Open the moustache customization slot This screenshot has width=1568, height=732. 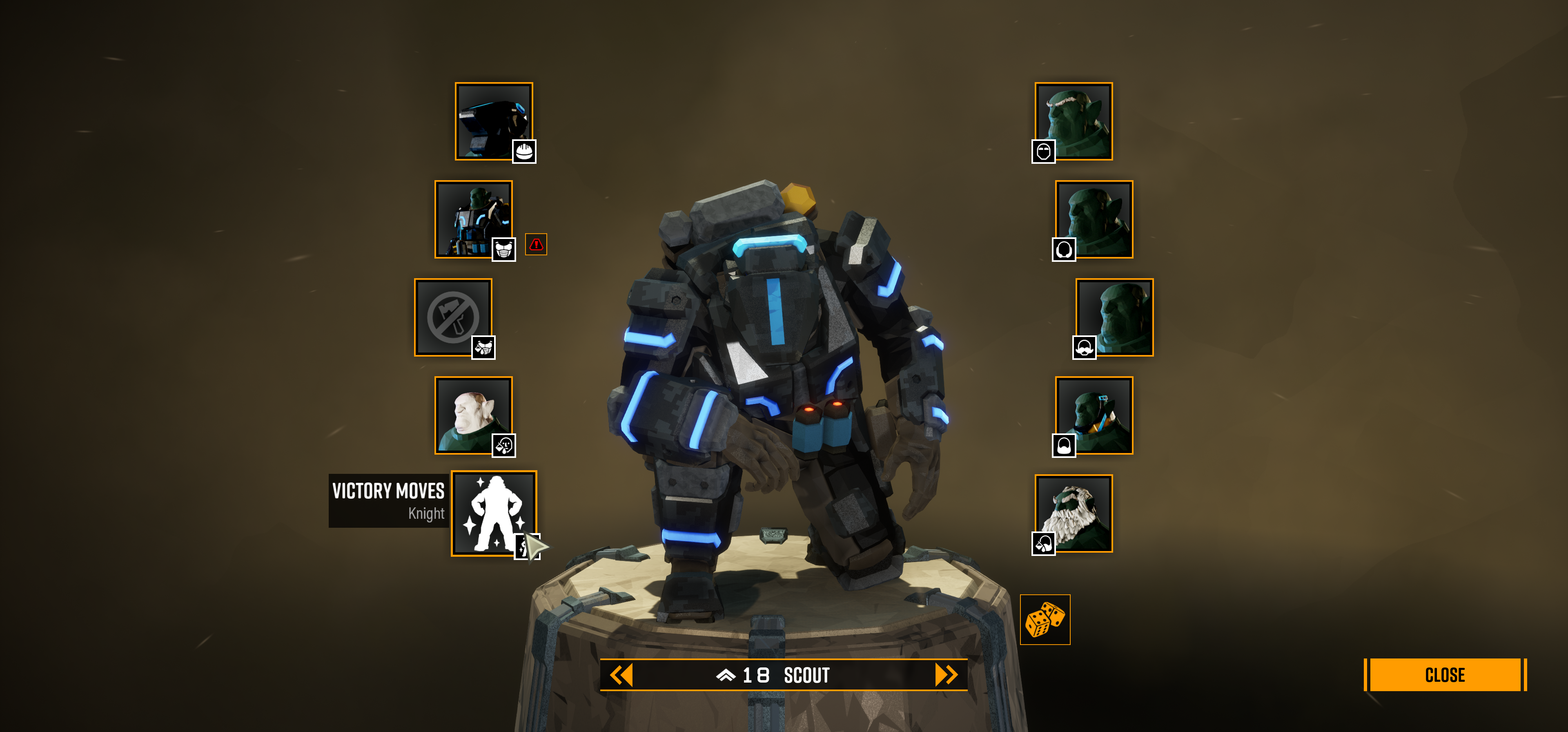pos(1114,317)
